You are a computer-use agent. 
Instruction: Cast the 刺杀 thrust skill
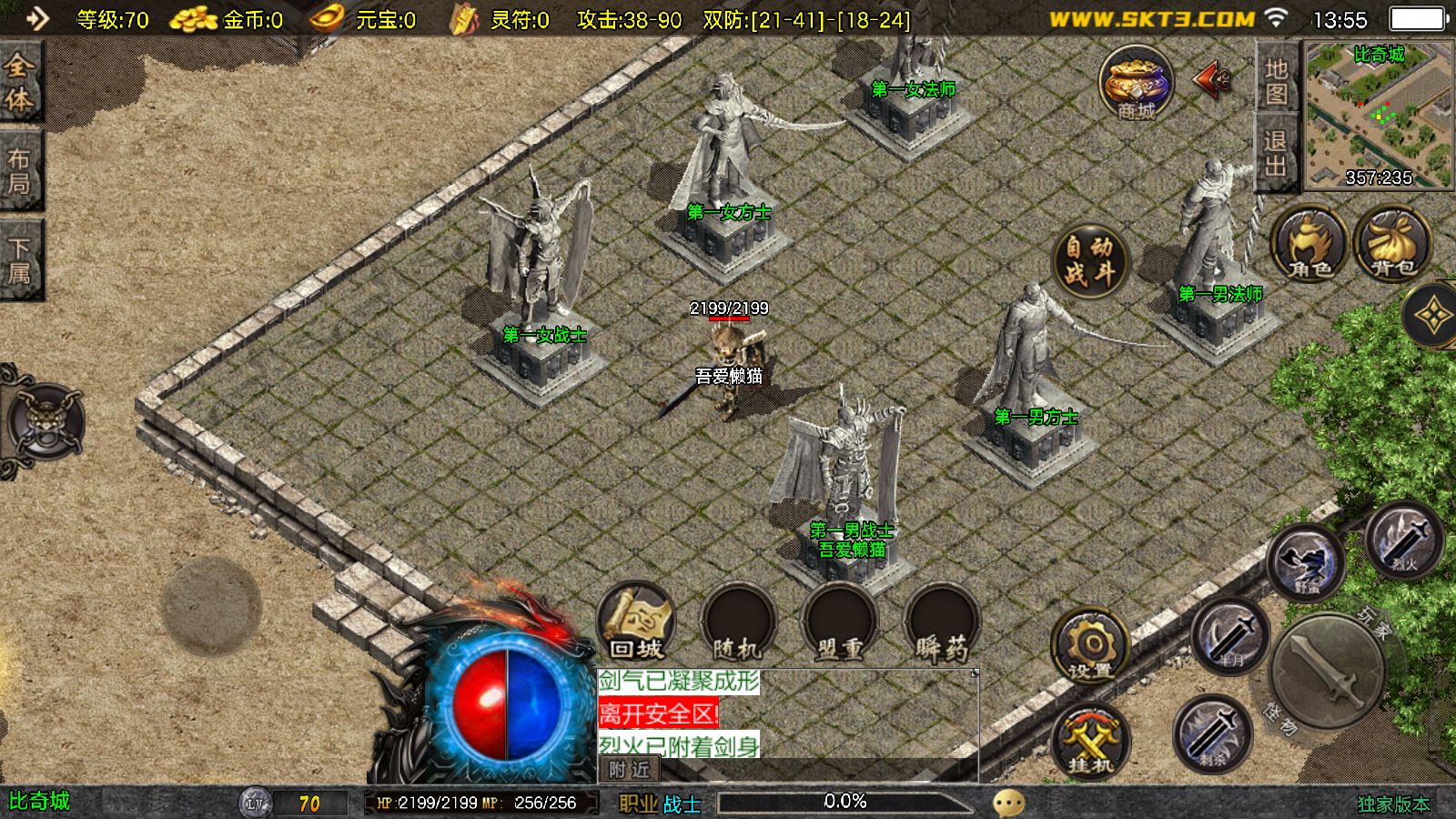(x=1211, y=733)
